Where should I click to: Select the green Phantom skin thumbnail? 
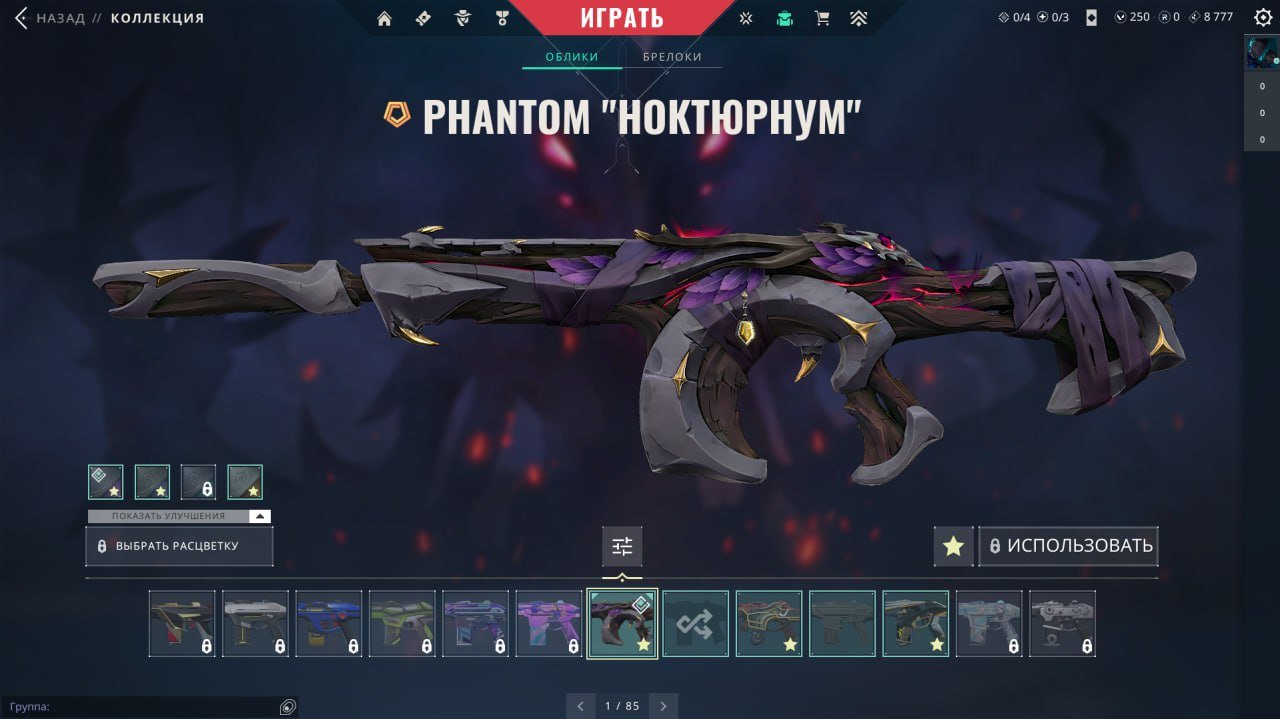coord(402,623)
